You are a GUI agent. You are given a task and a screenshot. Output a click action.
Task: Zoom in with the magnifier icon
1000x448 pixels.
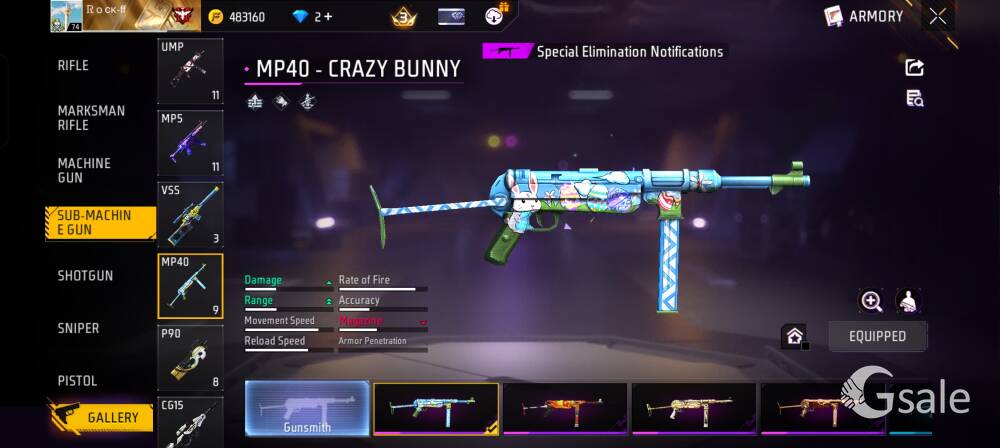(871, 301)
